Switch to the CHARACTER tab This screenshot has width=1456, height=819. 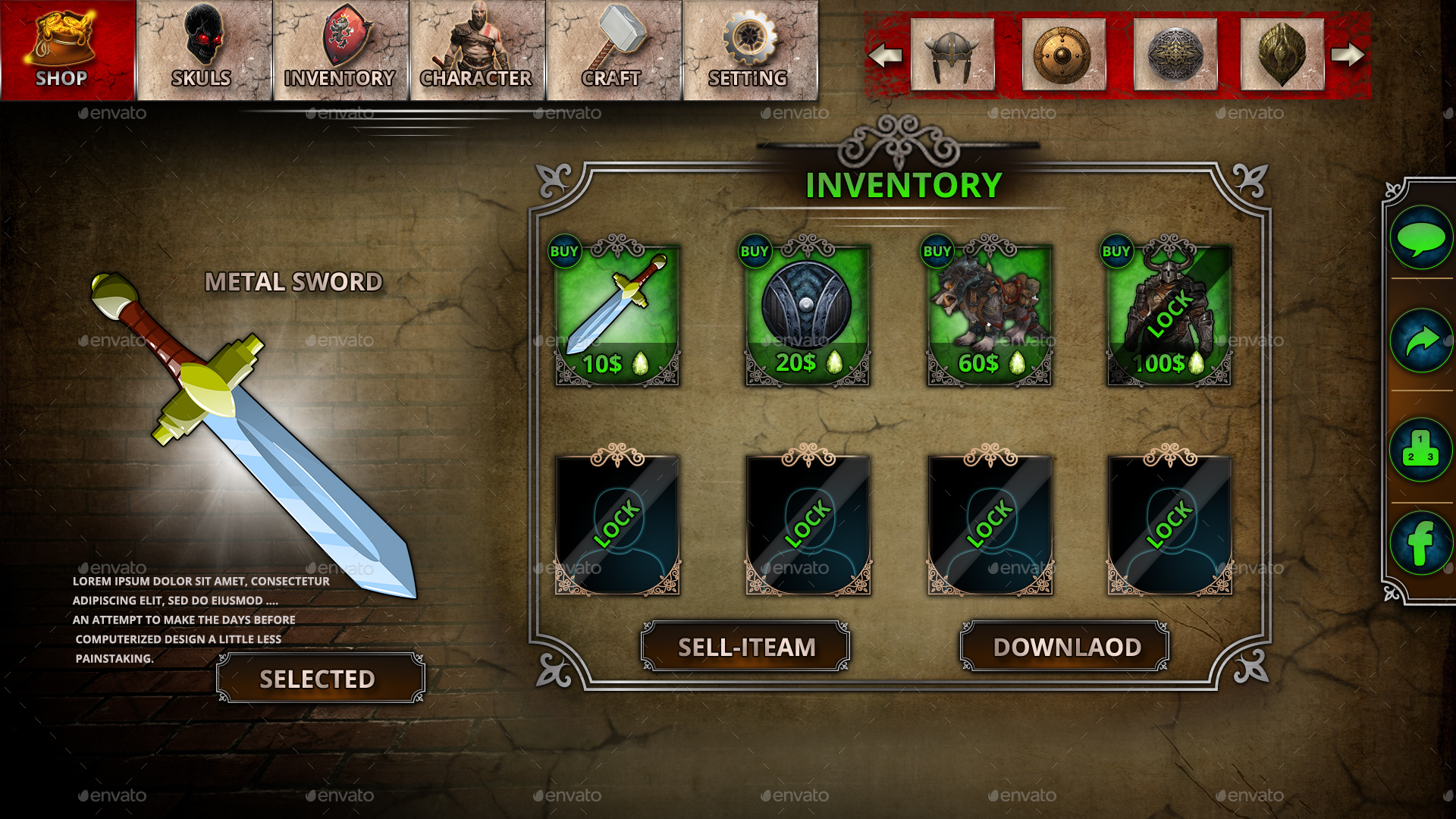pos(476,38)
